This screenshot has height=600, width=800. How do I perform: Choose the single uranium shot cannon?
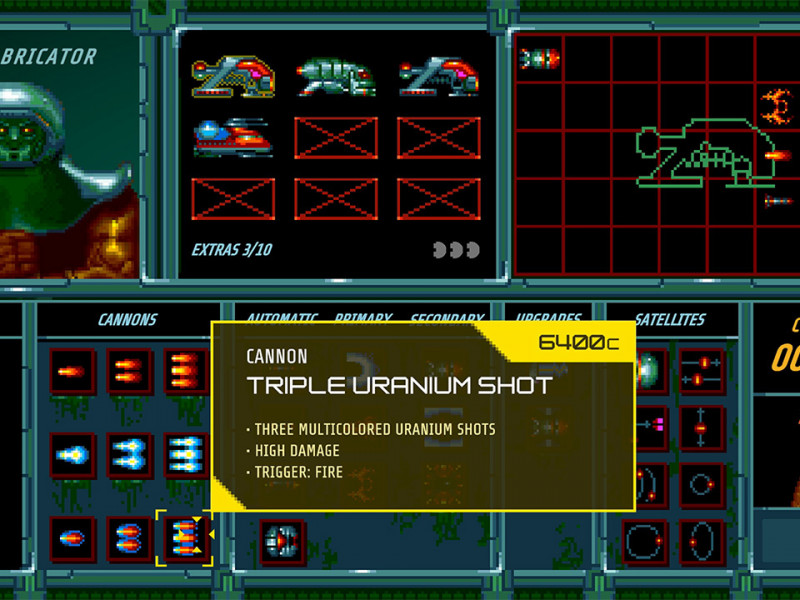coord(73,539)
